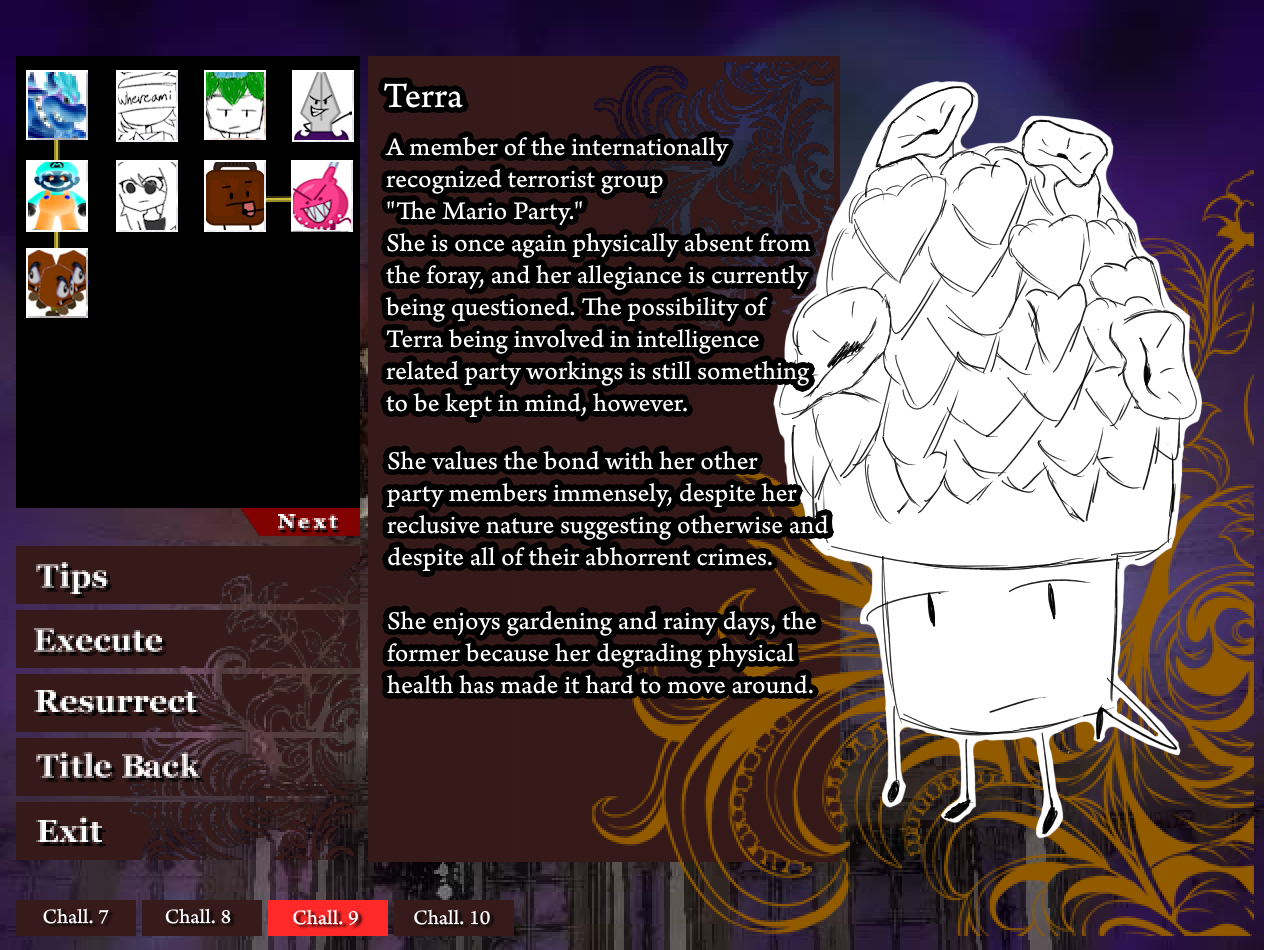Exit the game from the menu

(70, 831)
